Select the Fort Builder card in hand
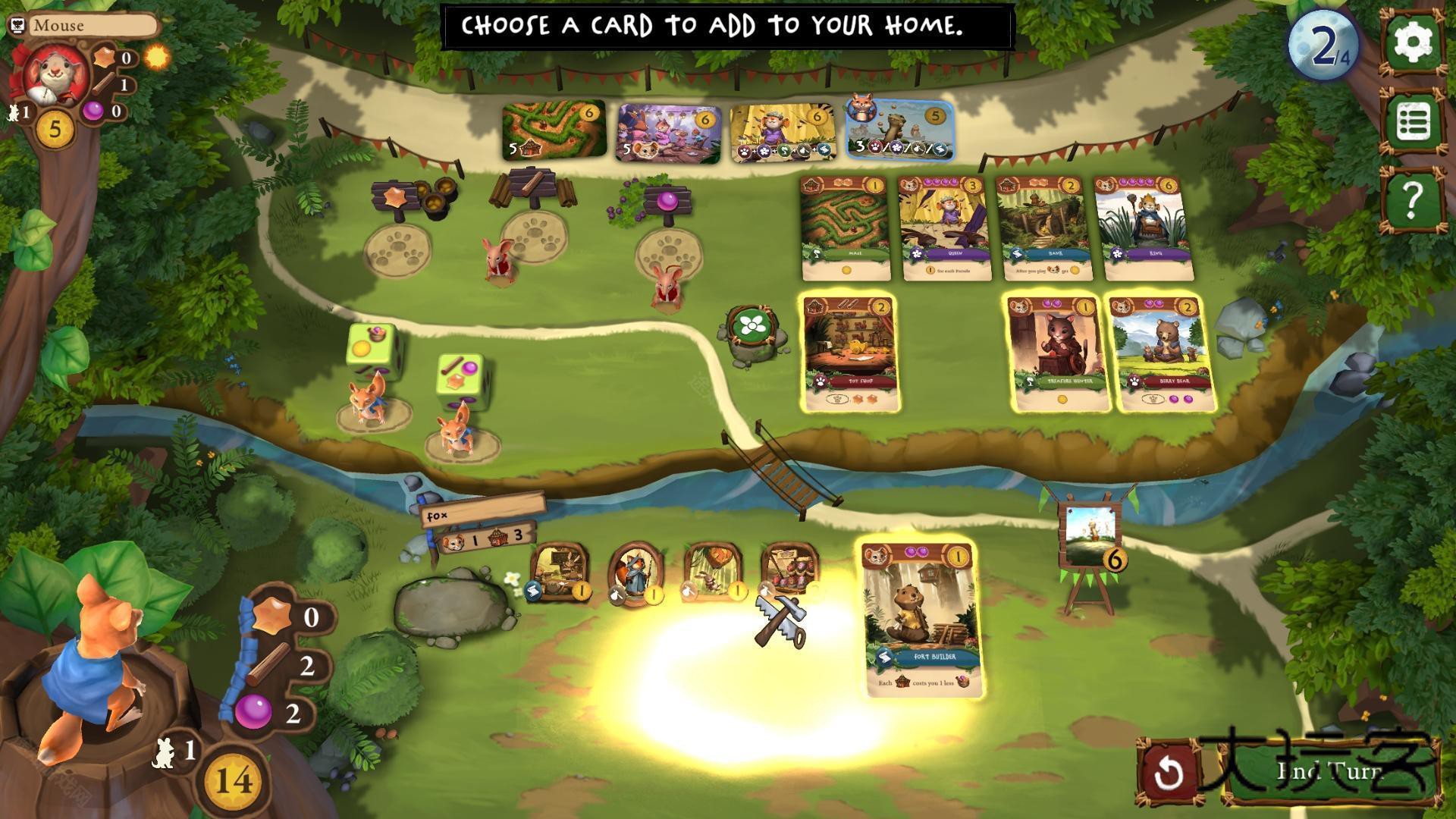This screenshot has height=819, width=1456. tap(921, 619)
